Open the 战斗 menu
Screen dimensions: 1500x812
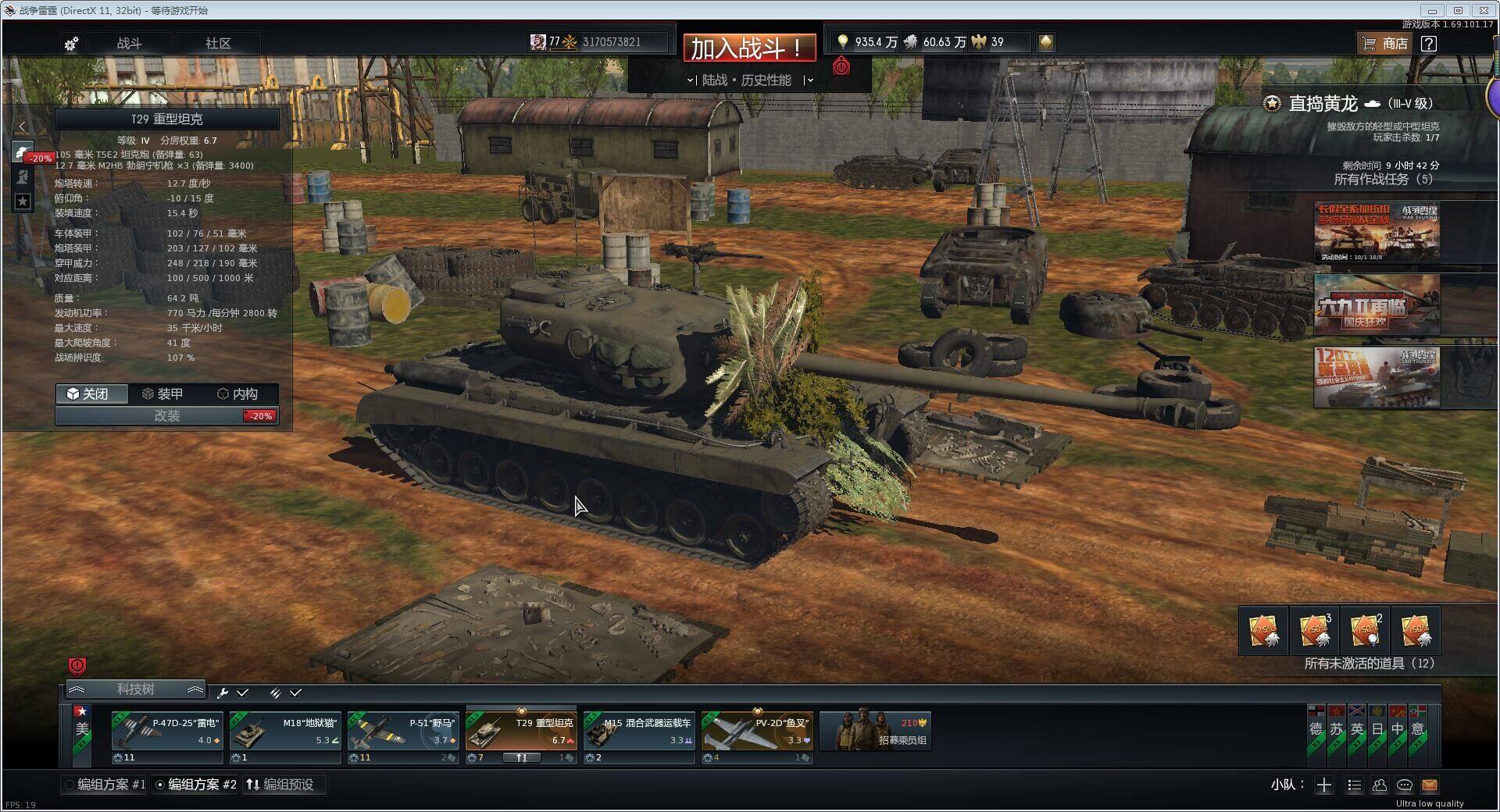tap(129, 43)
